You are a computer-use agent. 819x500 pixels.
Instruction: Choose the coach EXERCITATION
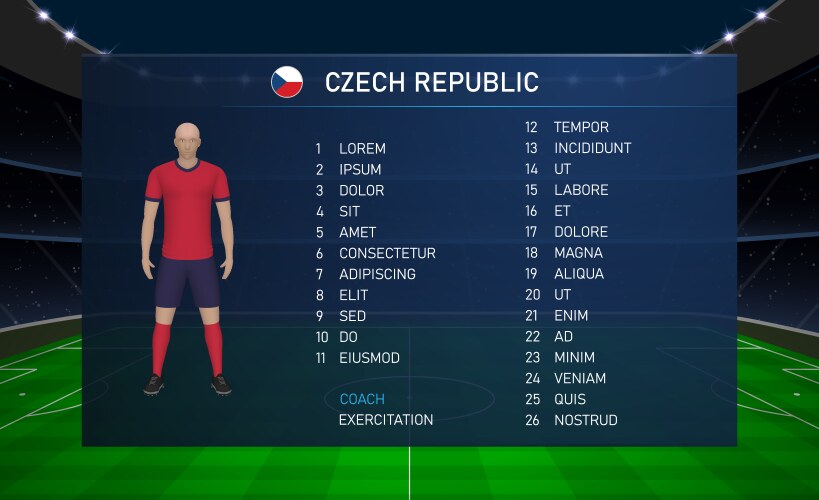coord(386,420)
